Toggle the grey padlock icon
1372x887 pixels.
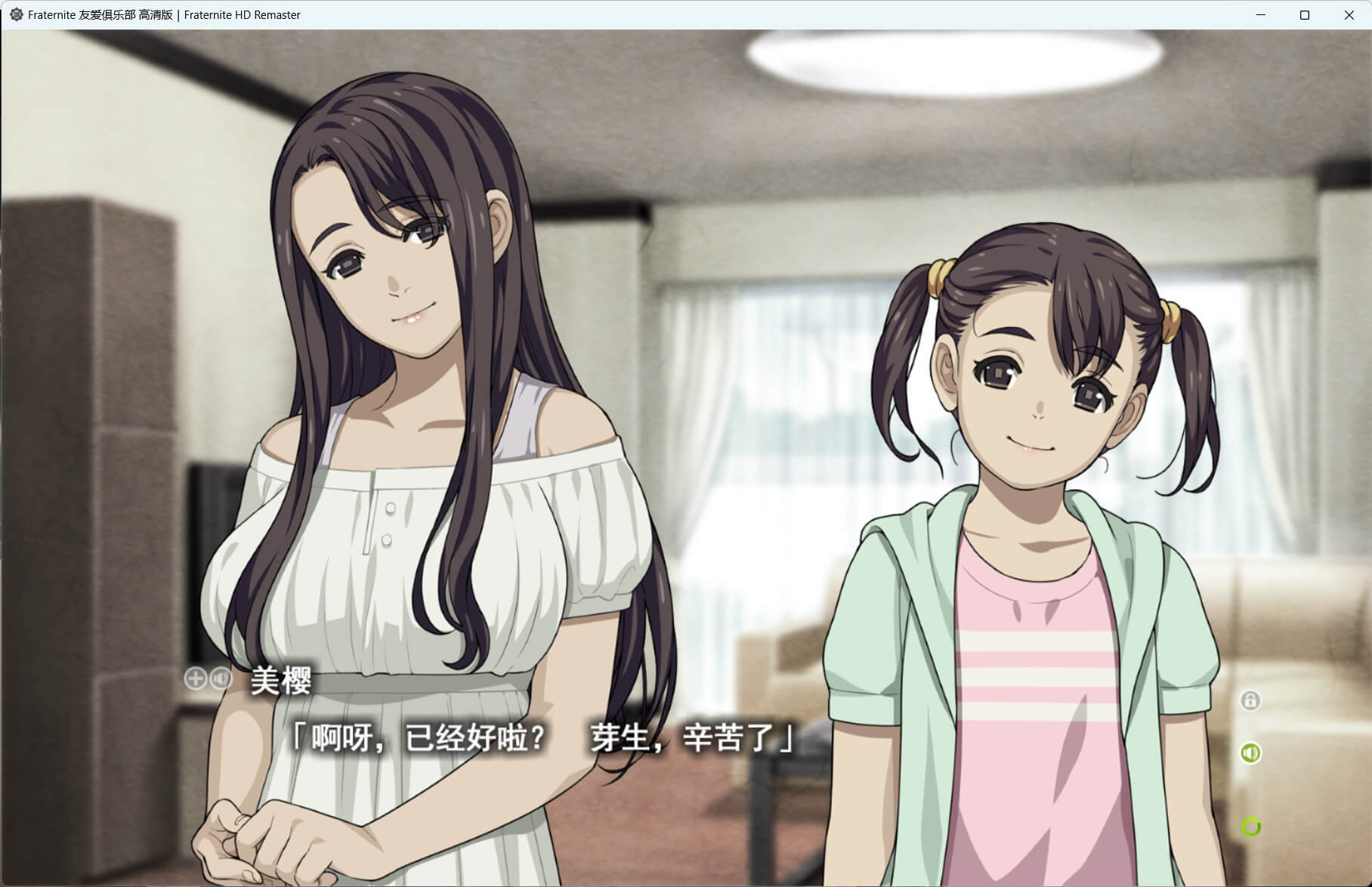pyautogui.click(x=1250, y=700)
